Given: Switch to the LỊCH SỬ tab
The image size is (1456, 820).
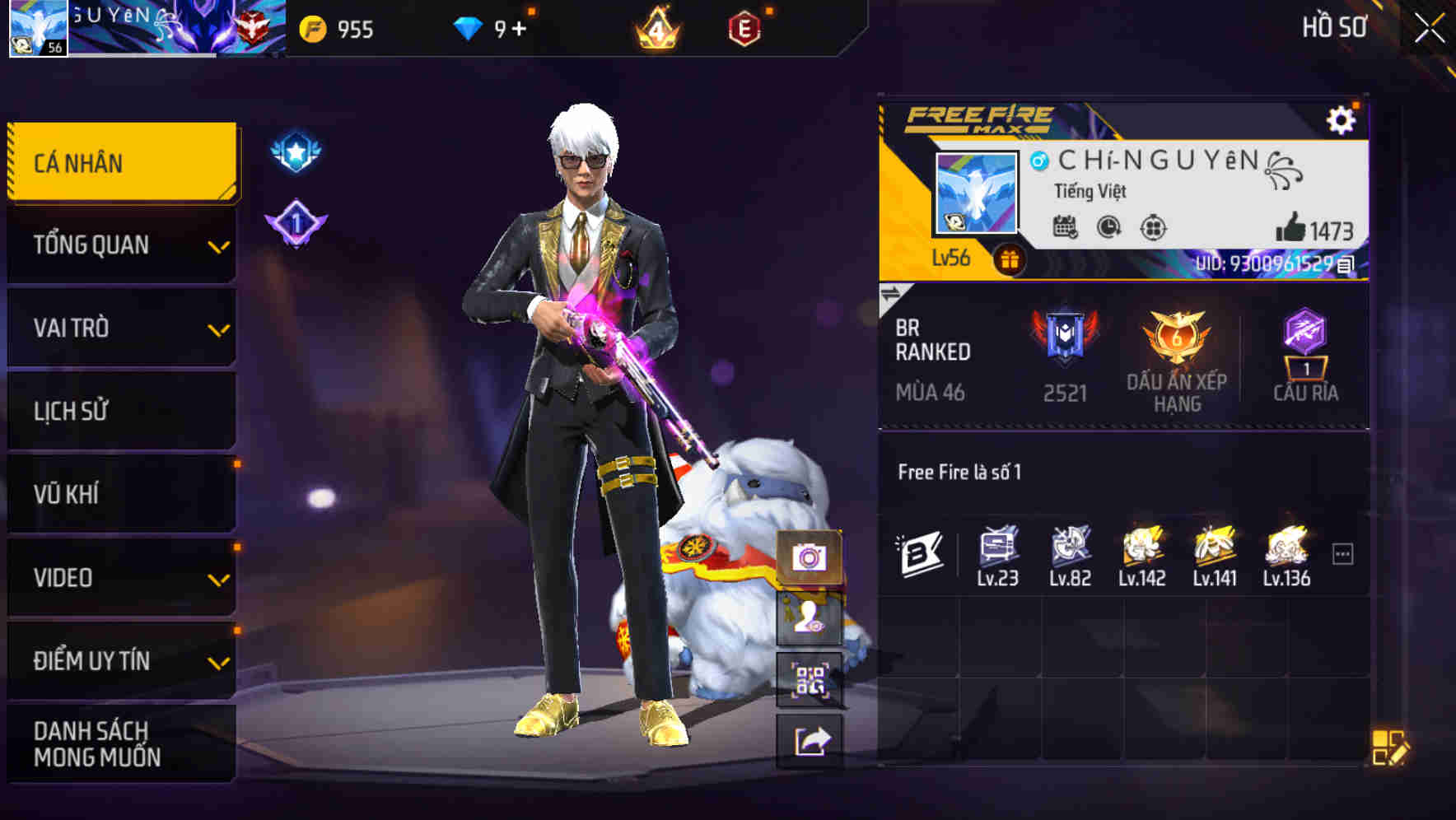Looking at the screenshot, I should coord(120,411).
